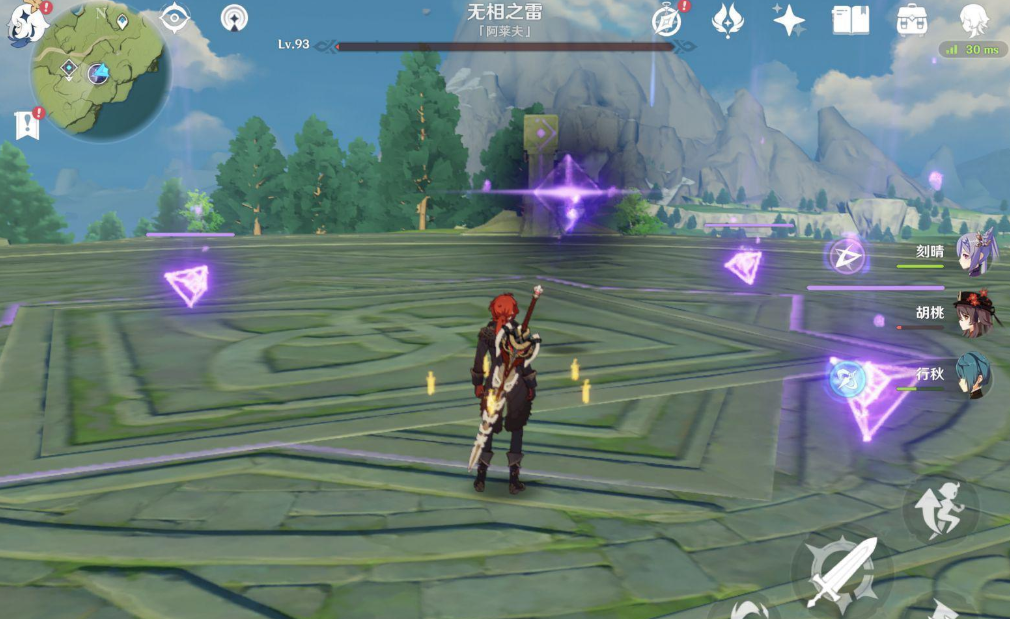This screenshot has height=619, width=1010.
Task: Tap the sprint dash button
Action: pyautogui.click(x=941, y=510)
